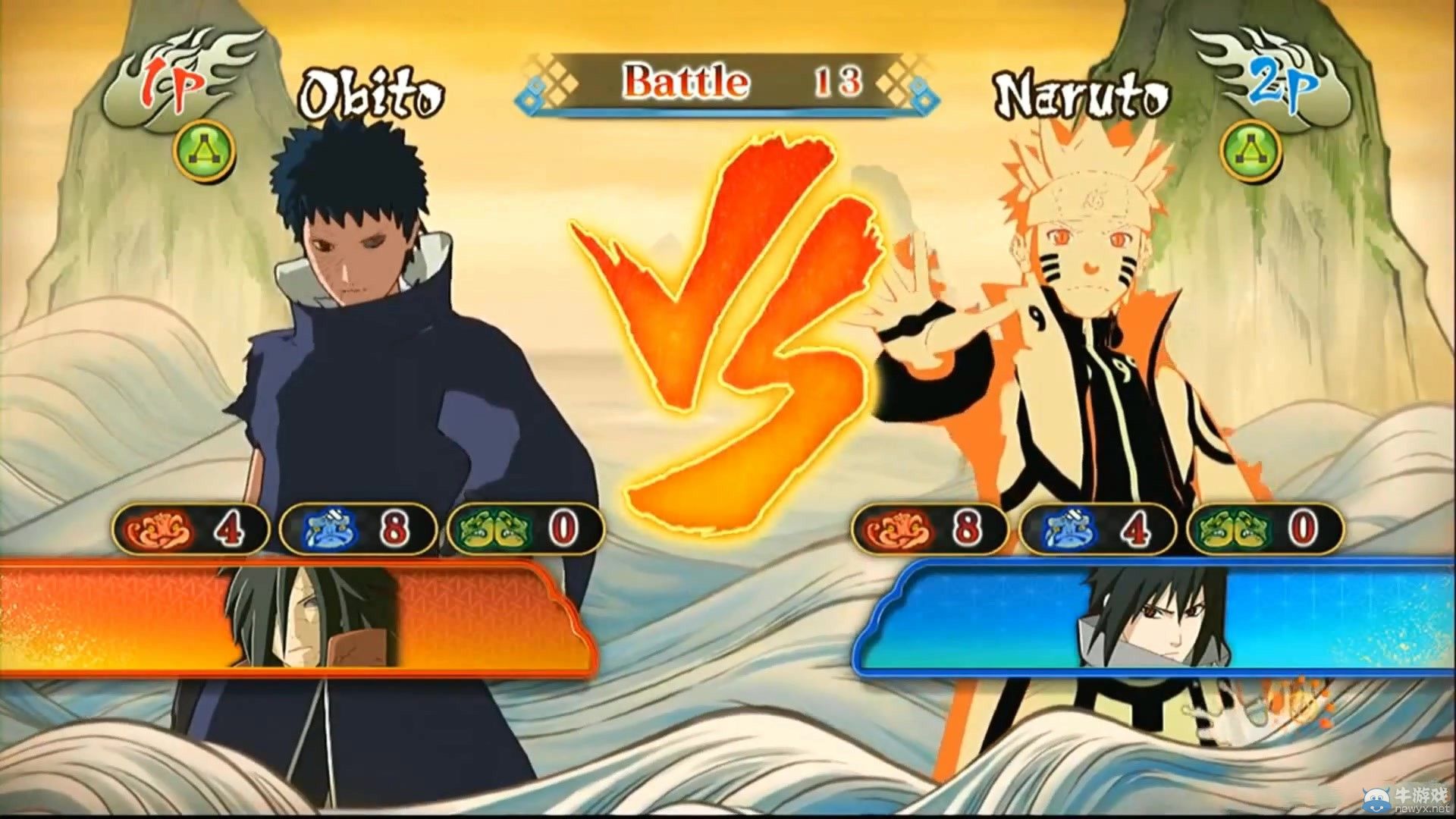Select the Naruto name label
The width and height of the screenshot is (1456, 819).
[1084, 91]
